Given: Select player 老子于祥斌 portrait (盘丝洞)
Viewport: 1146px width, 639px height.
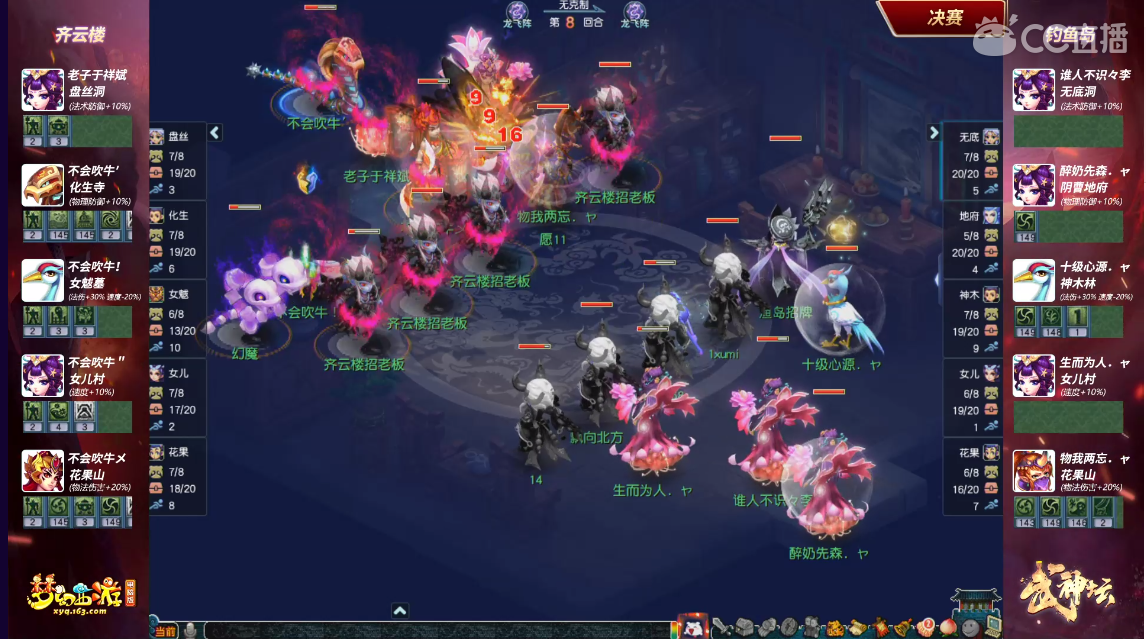Looking at the screenshot, I should tap(43, 90).
